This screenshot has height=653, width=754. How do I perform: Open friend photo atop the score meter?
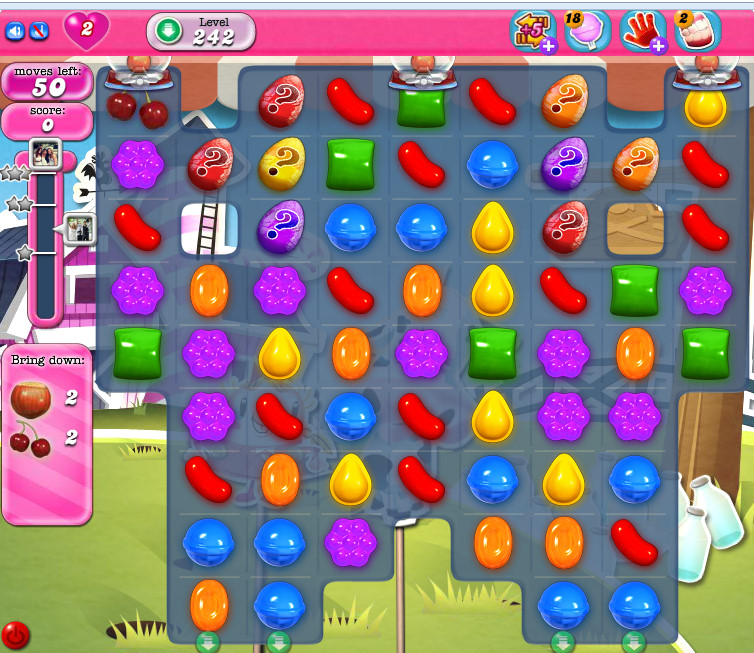(46, 152)
